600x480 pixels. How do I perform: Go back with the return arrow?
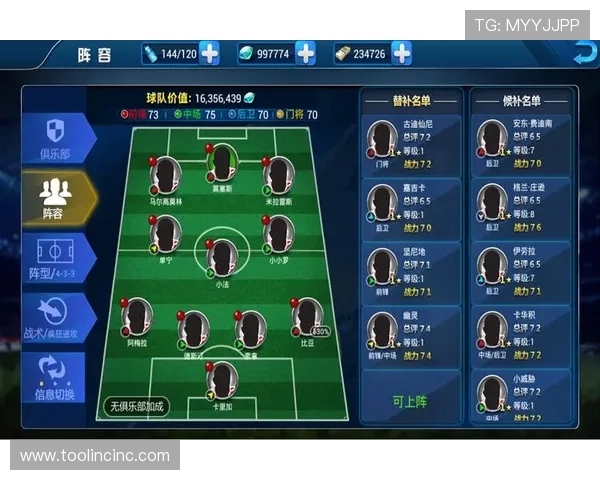tap(577, 53)
